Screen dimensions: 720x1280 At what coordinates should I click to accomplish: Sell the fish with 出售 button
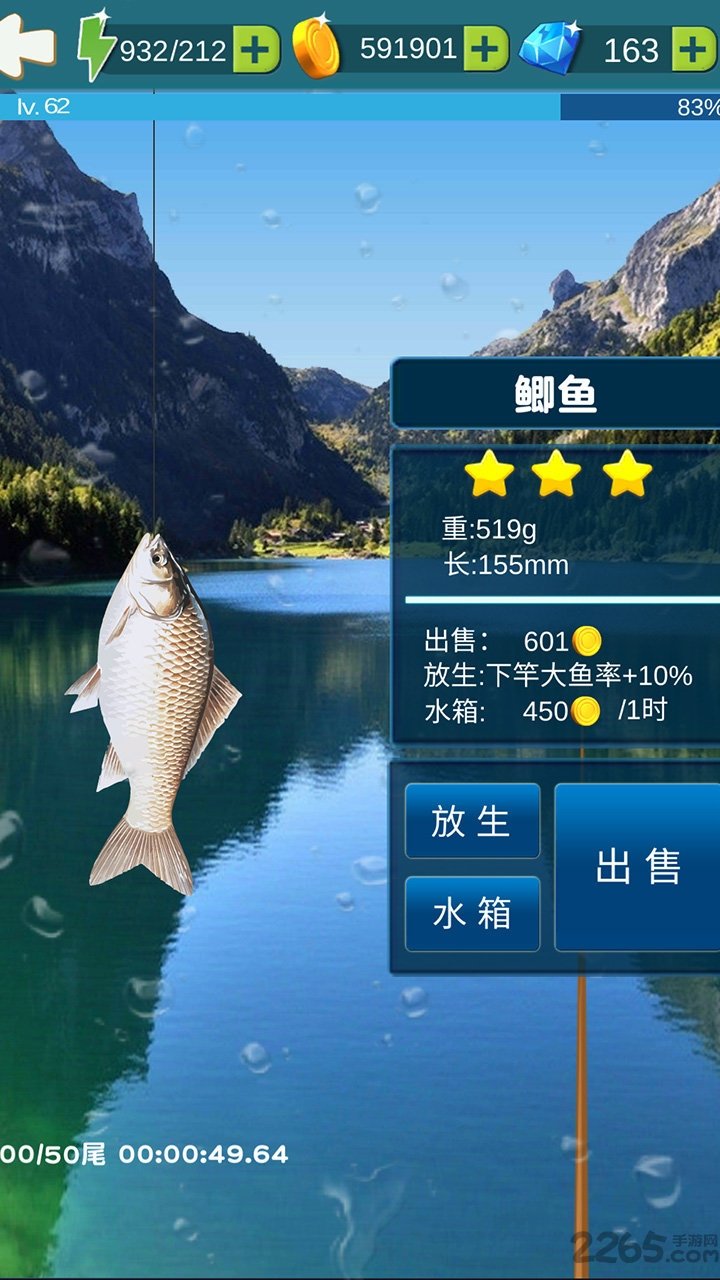click(637, 866)
